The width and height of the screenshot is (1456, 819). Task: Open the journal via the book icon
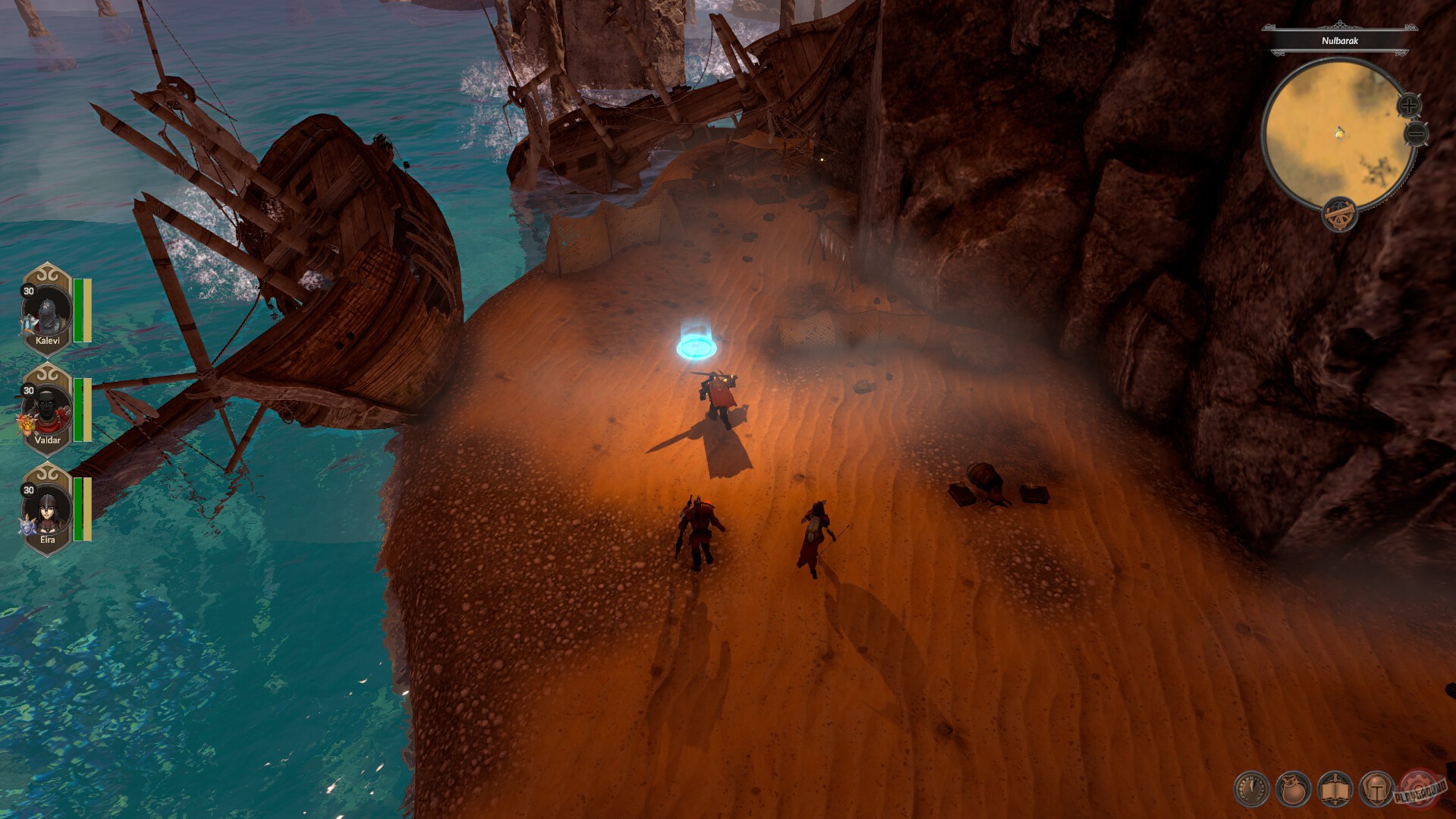point(1335,790)
